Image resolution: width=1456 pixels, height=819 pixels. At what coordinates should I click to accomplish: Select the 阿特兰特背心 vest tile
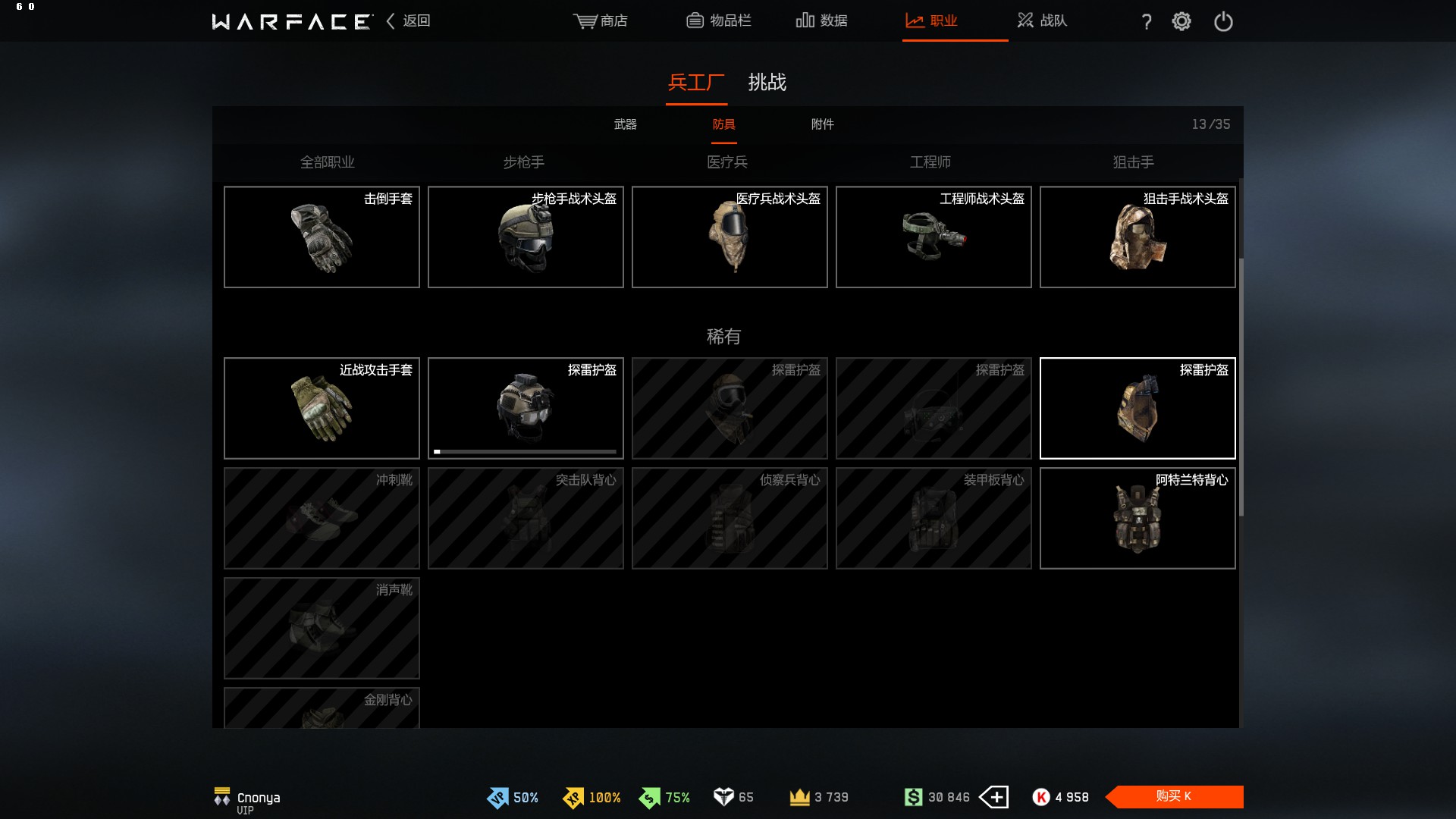tap(1137, 519)
